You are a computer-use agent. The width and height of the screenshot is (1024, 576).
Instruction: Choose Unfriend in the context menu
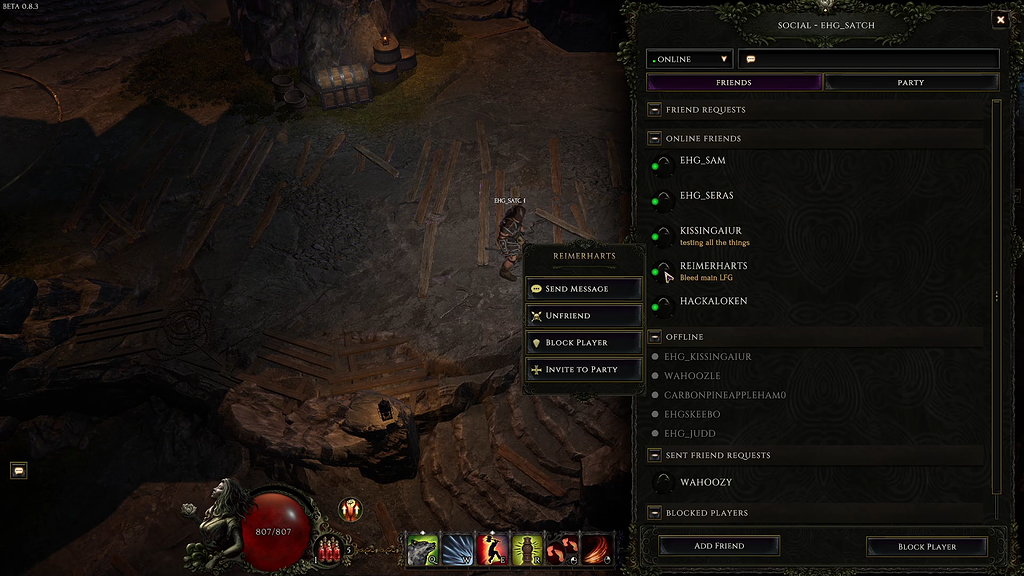[x=584, y=316]
